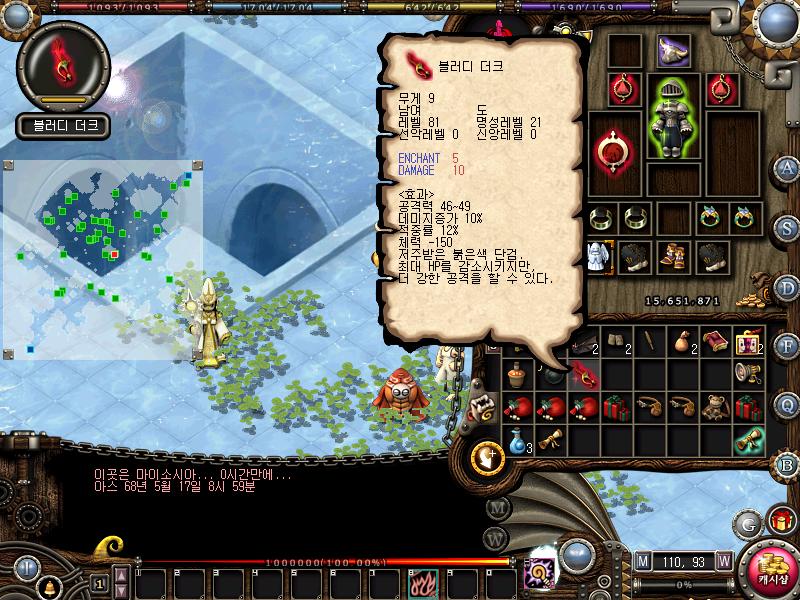The width and height of the screenshot is (800, 600).
Task: Open the red gift box button
Action: 781,520
